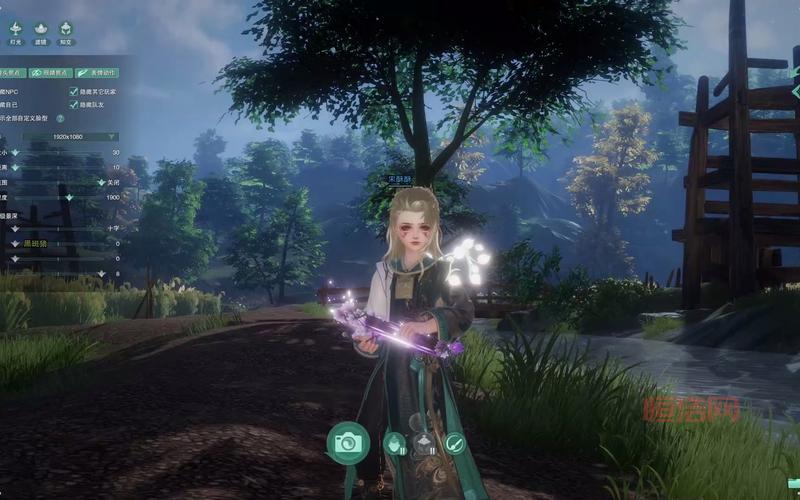This screenshot has width=800, height=500.
Task: Pause the character animation with the face icon
Action: coord(396,442)
